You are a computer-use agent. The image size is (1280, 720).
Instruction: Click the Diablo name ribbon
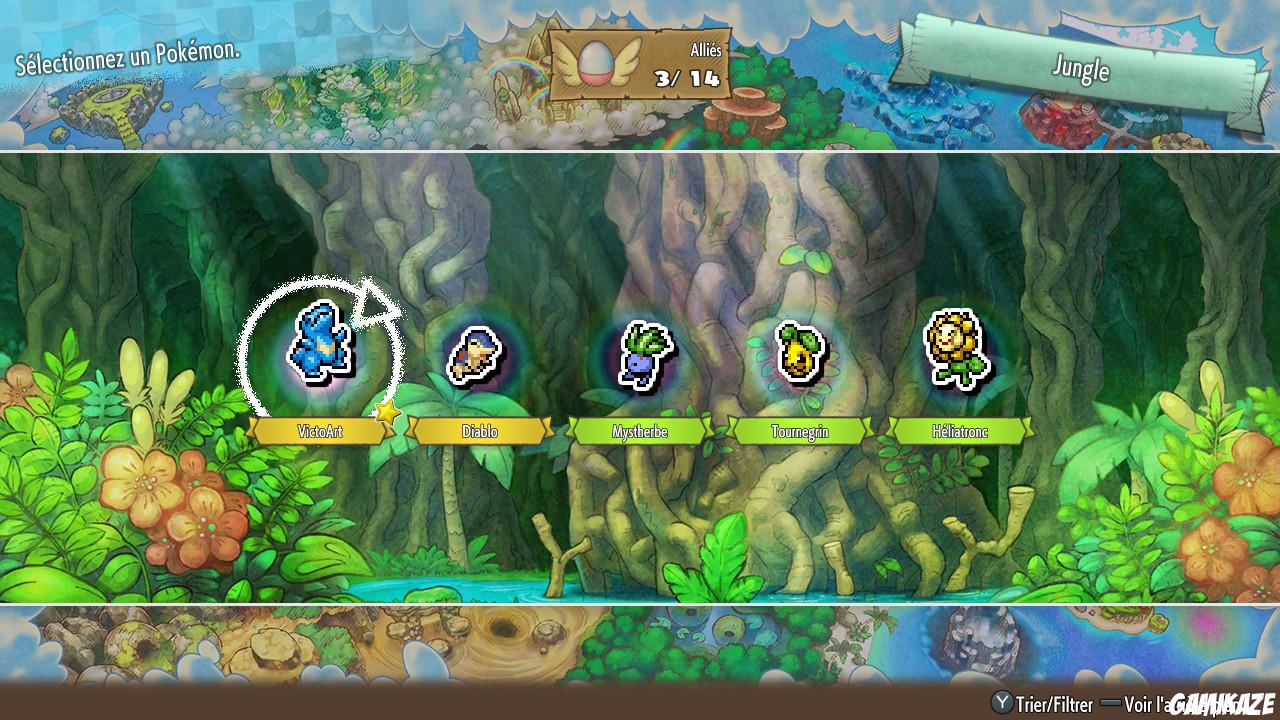(478, 431)
